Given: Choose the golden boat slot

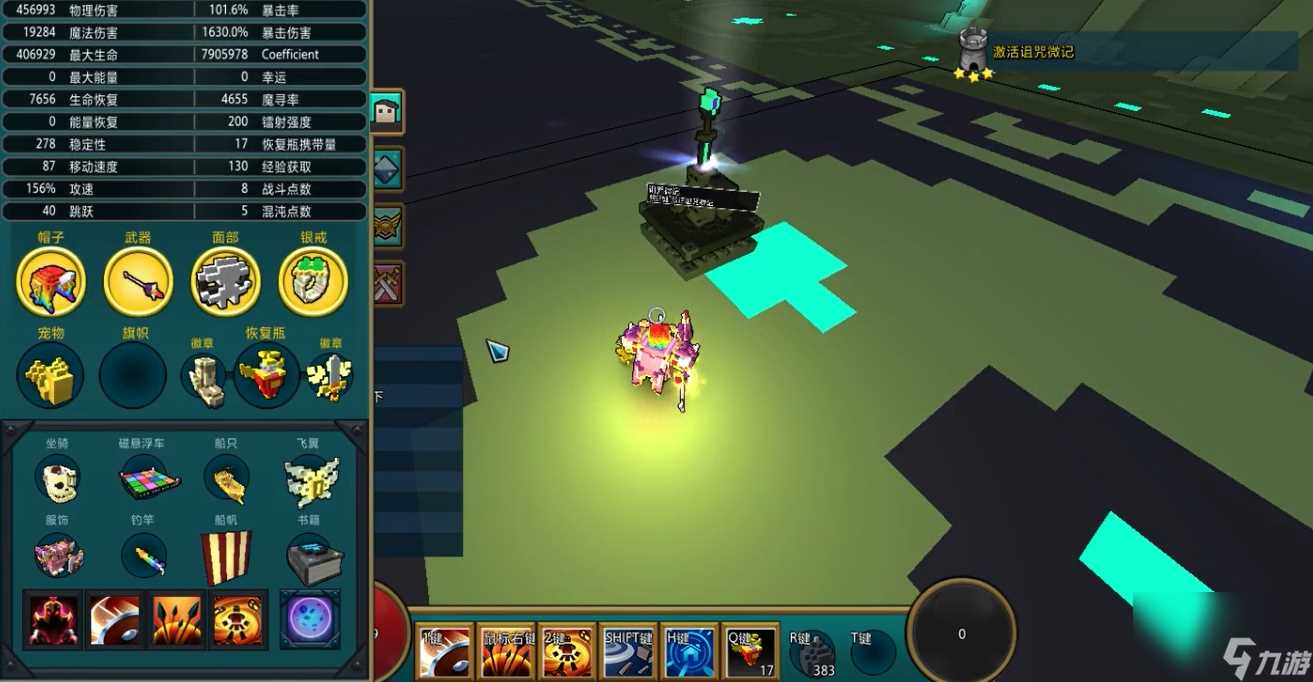Looking at the screenshot, I should pos(227,479).
